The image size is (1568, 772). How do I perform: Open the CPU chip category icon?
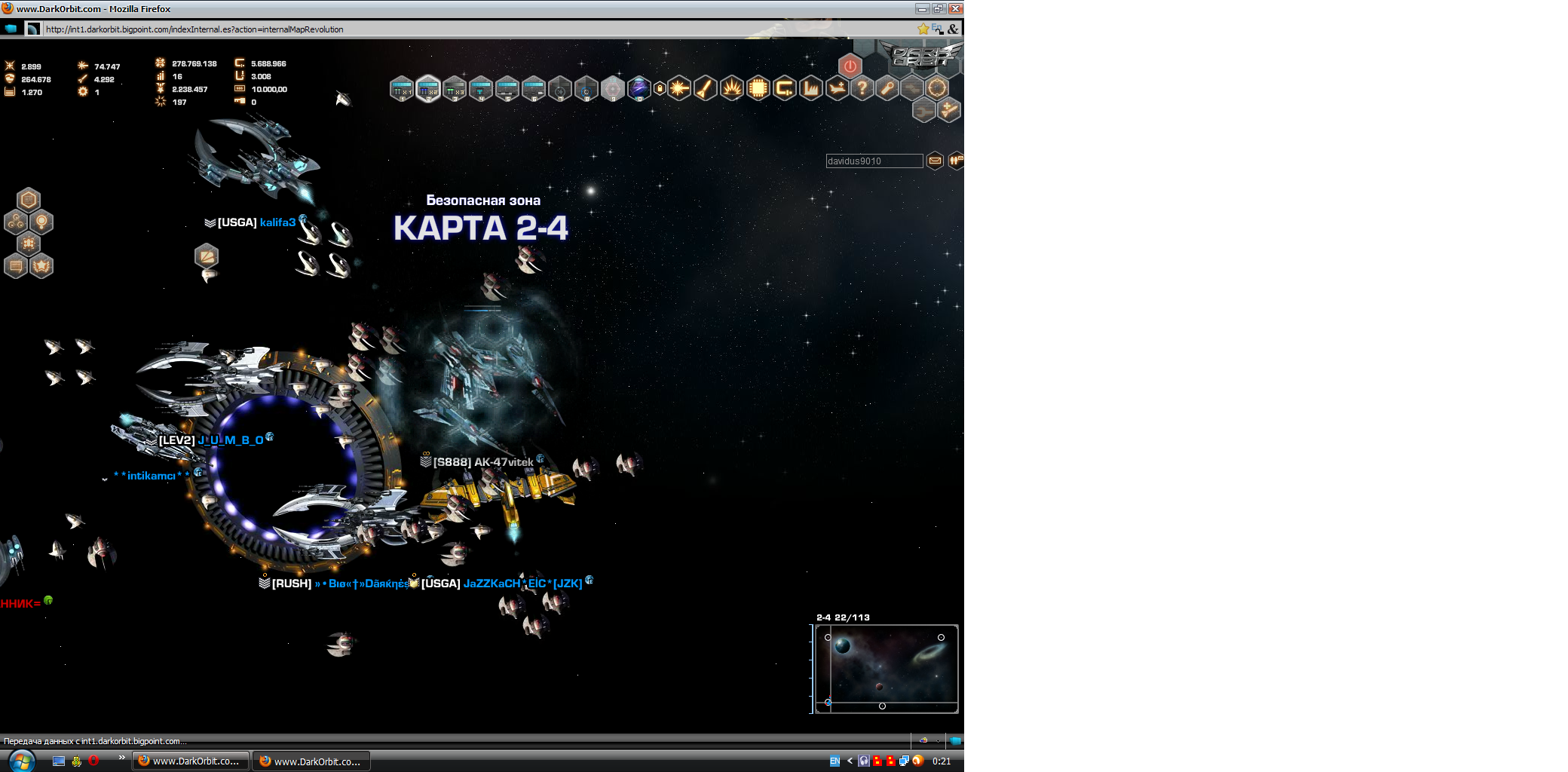[x=758, y=88]
